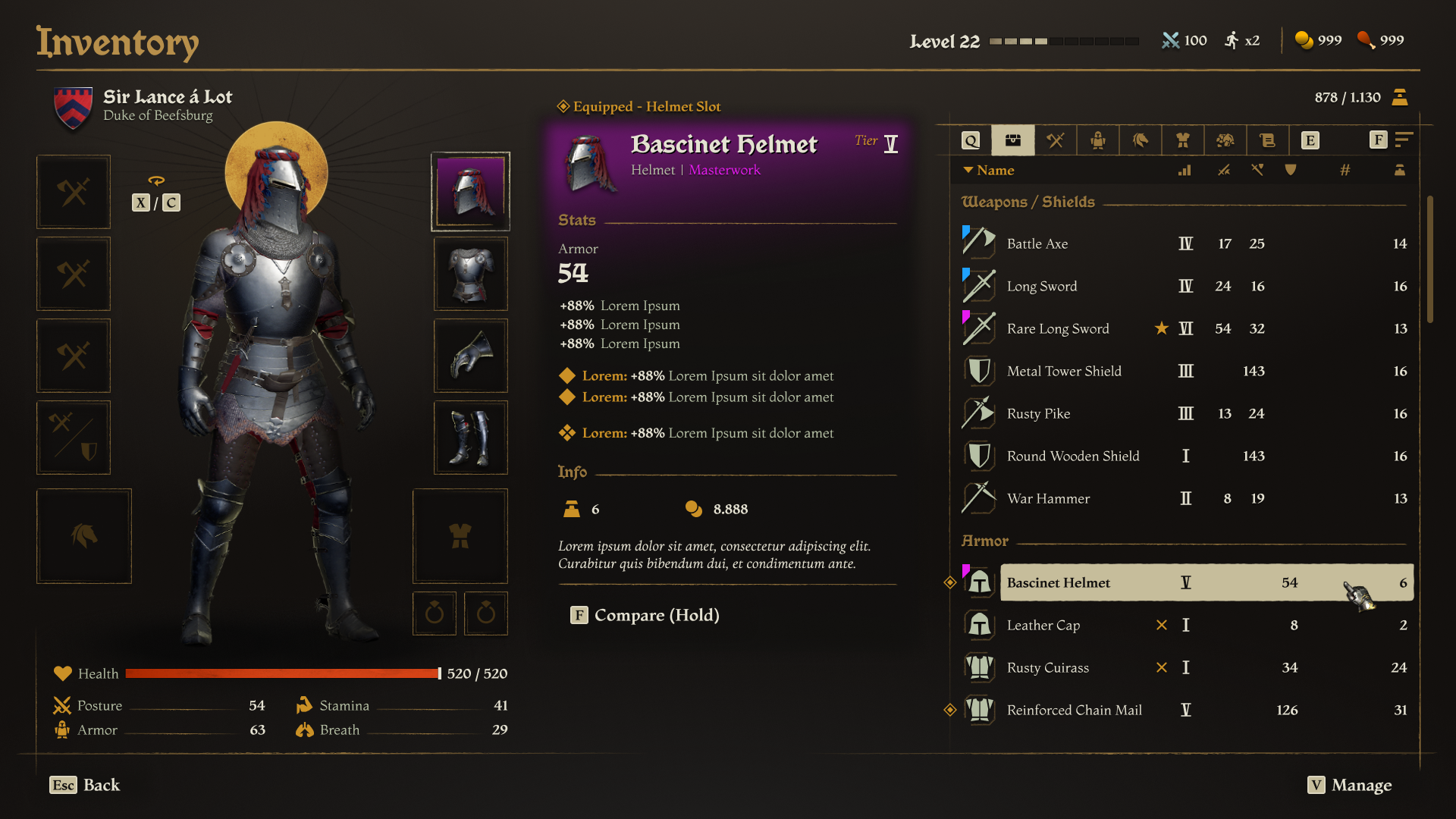The image size is (1456, 819).
Task: Open the equipped helmet slot
Action: pyautogui.click(x=470, y=192)
